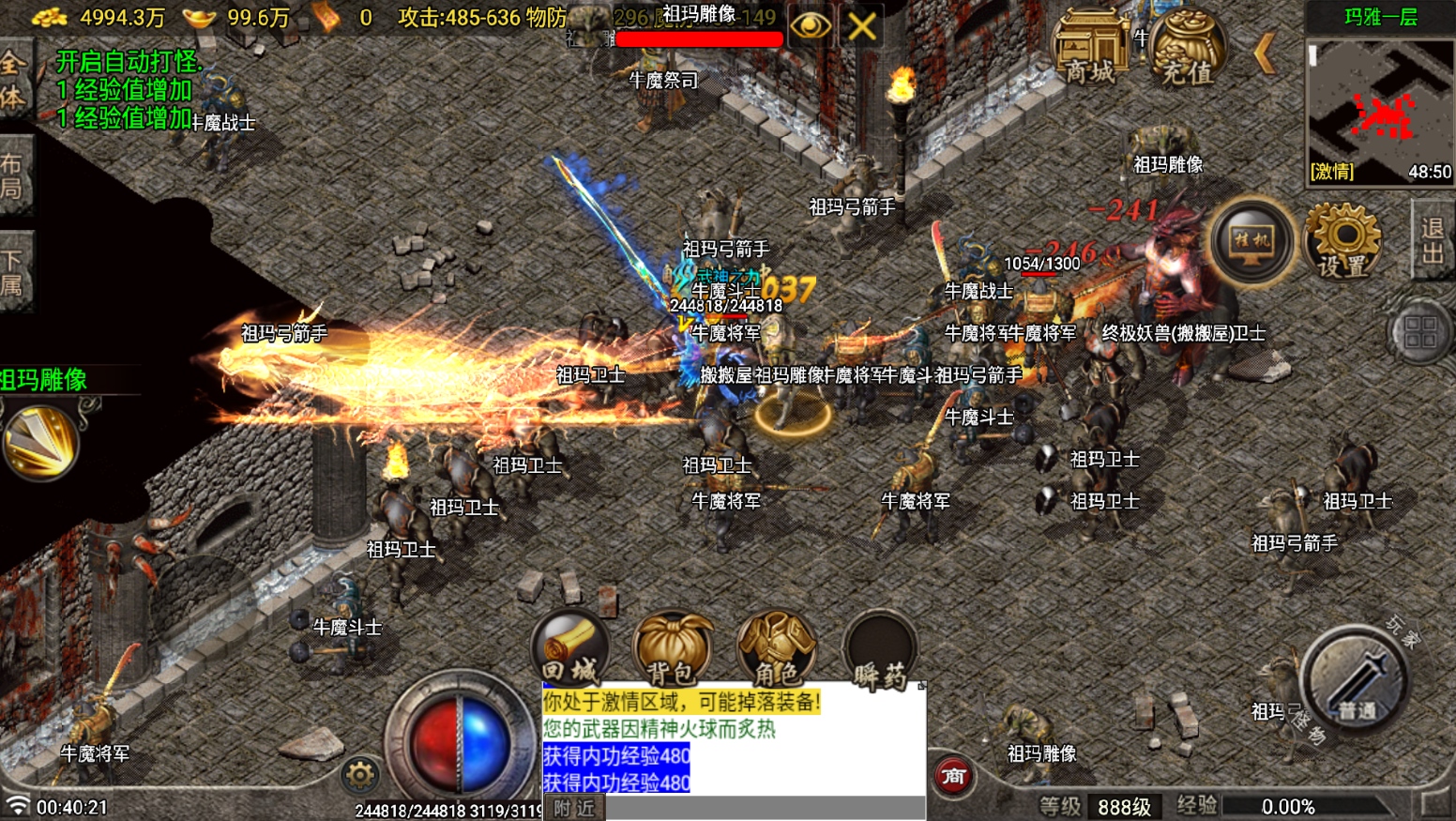The width and height of the screenshot is (1456, 821).
Task: Toggle the 挂机 auto-battle button
Action: click(x=1252, y=241)
